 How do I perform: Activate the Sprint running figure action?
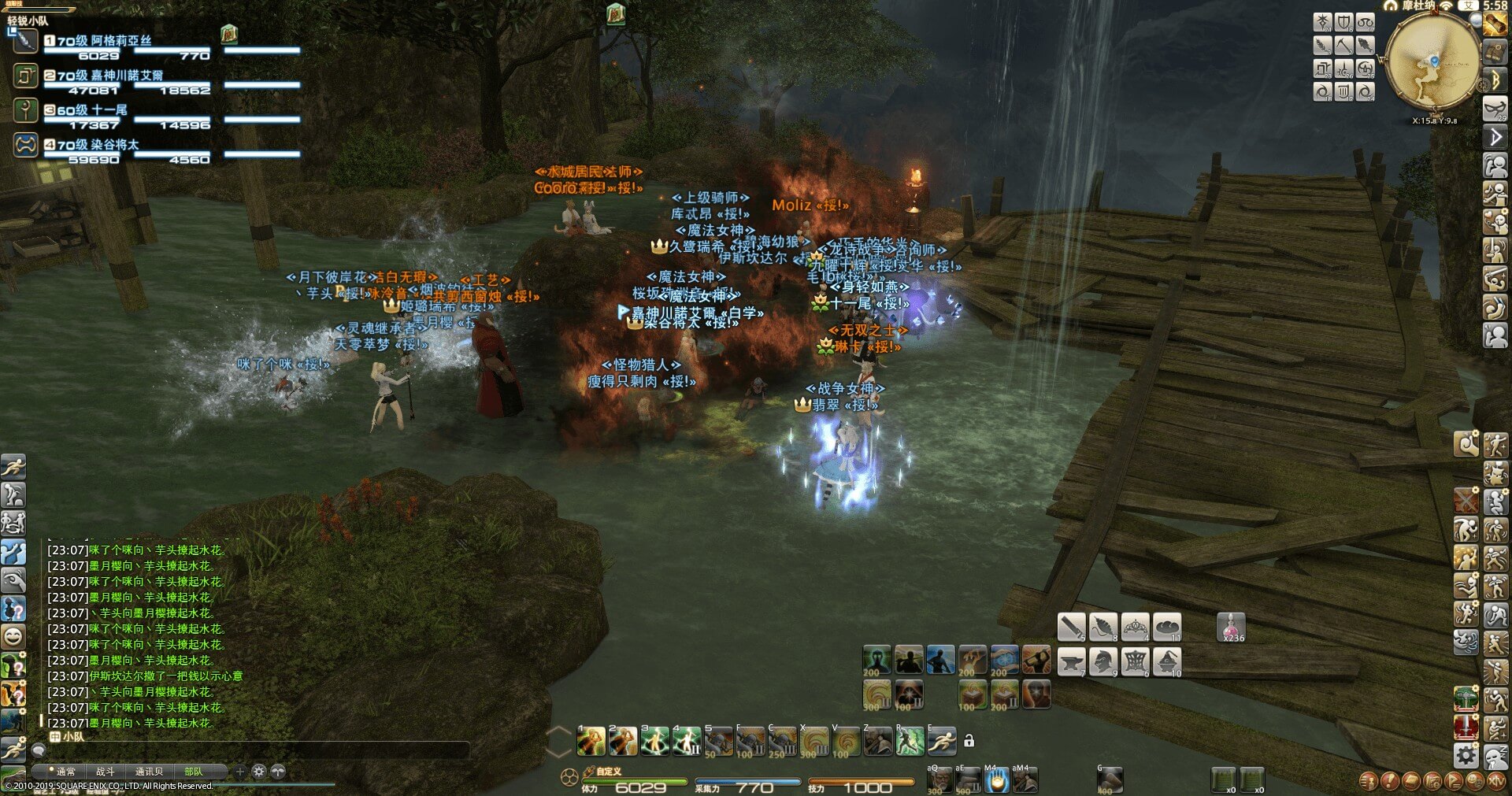tap(942, 741)
